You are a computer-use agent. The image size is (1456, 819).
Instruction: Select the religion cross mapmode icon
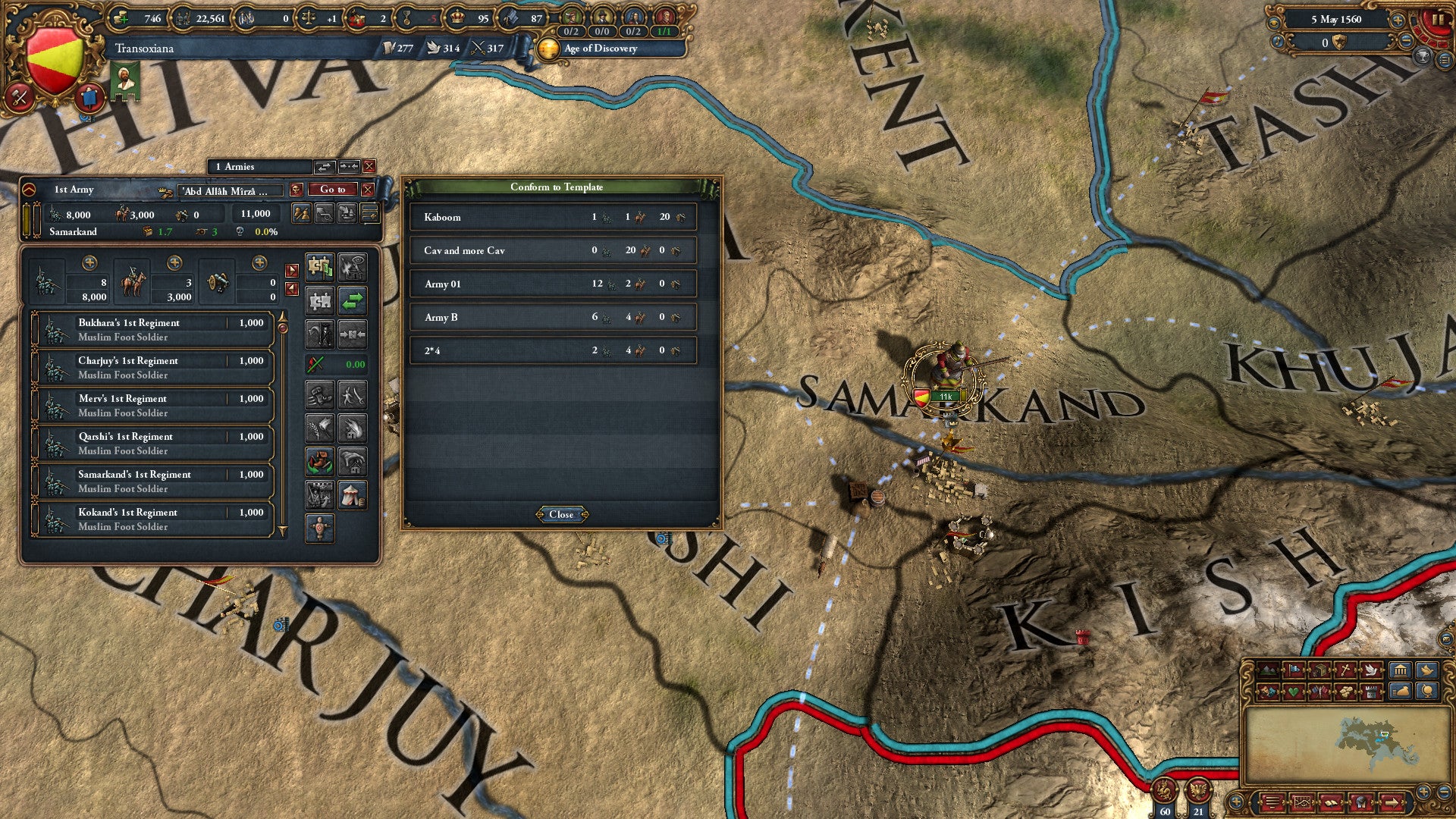coord(1345,670)
